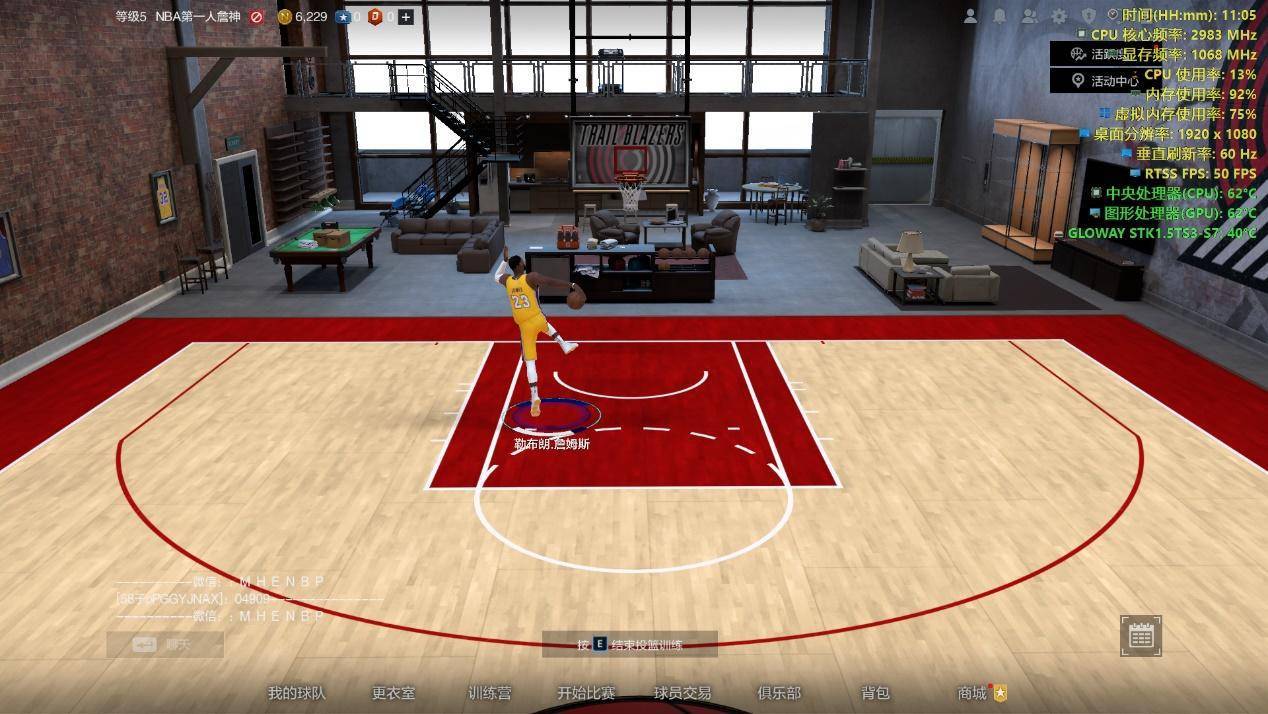This screenshot has width=1268, height=714.
Task: Check notifications via the bell icon
Action: tap(999, 16)
